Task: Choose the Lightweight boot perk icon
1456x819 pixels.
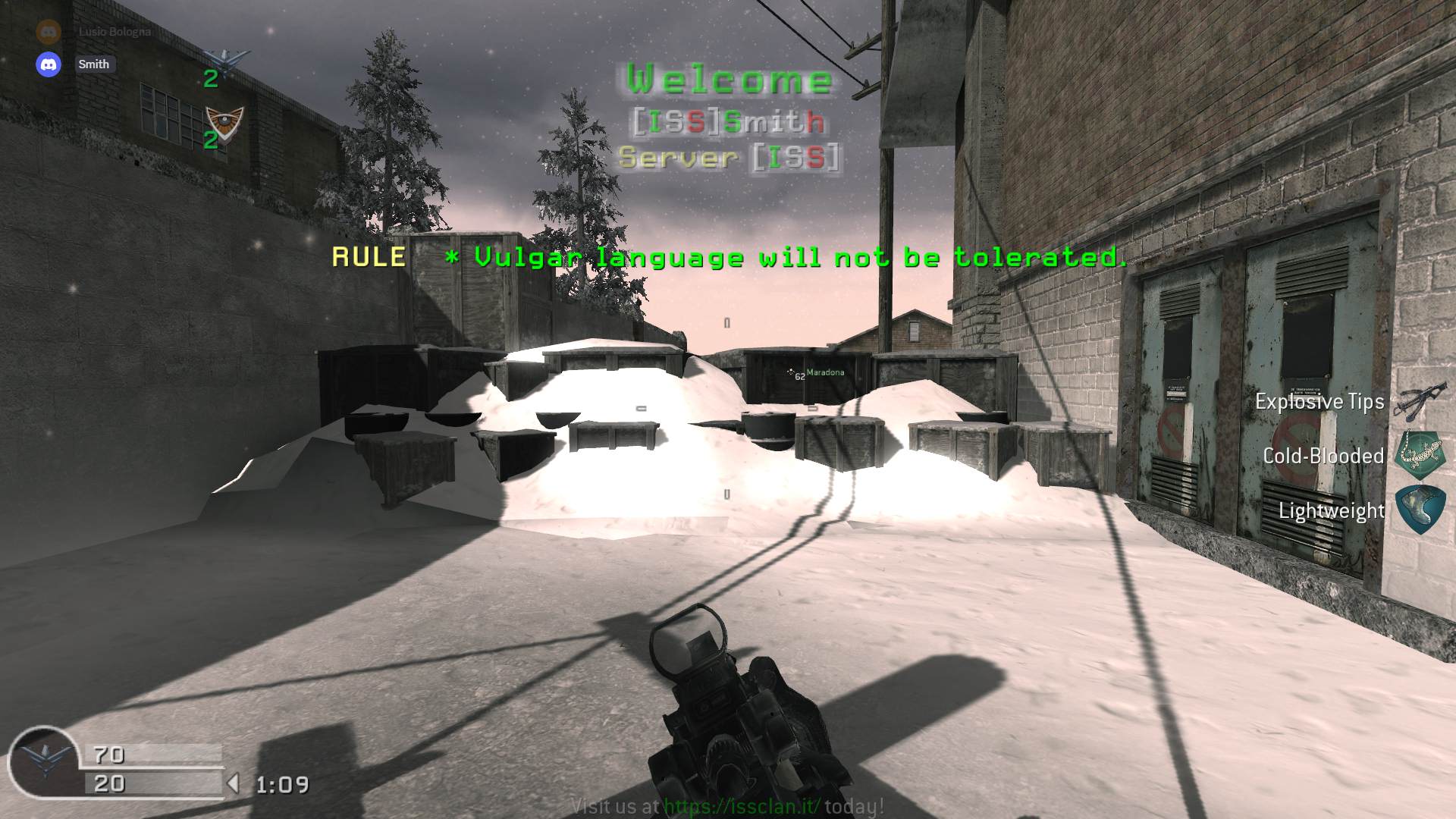Action: click(x=1420, y=510)
